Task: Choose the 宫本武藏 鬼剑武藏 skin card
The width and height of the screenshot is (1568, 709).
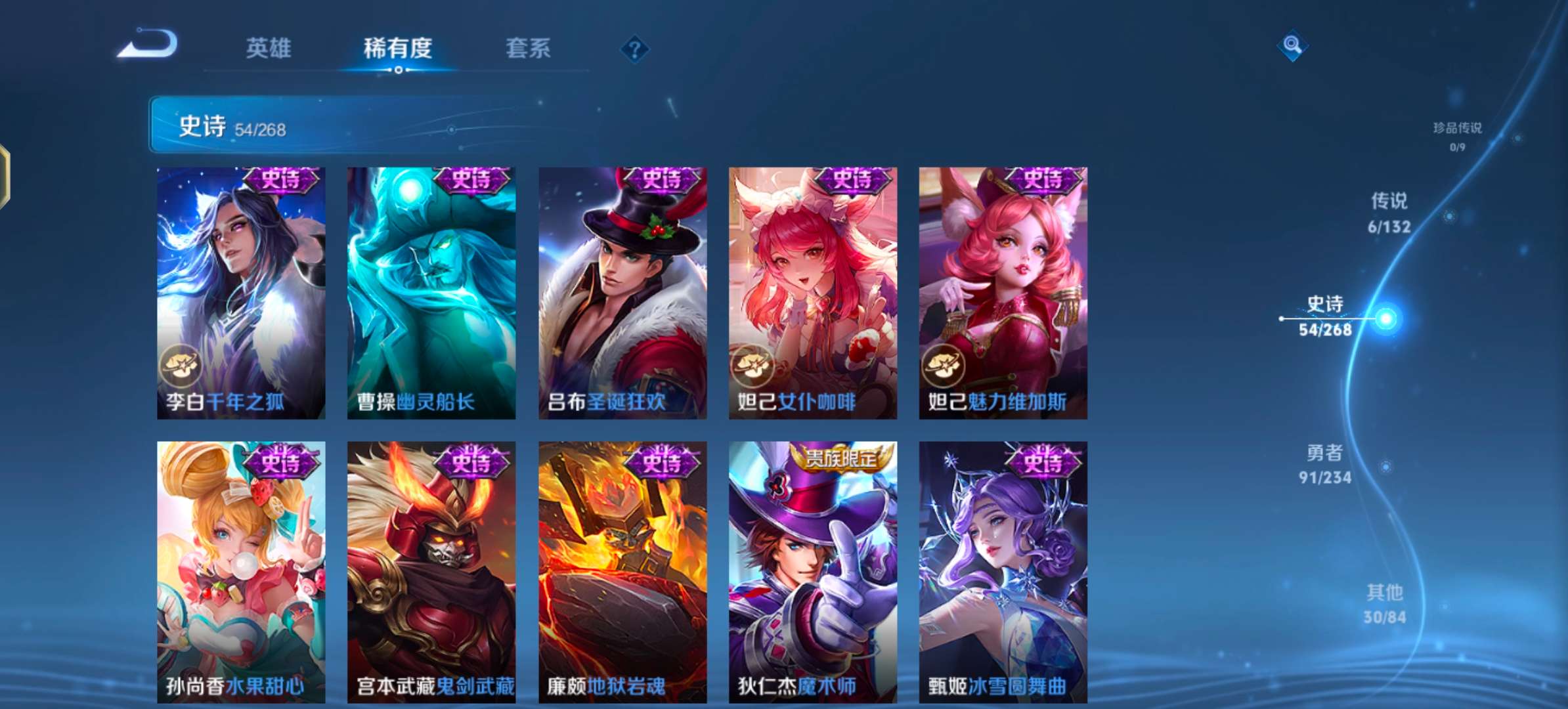Action: point(431,571)
